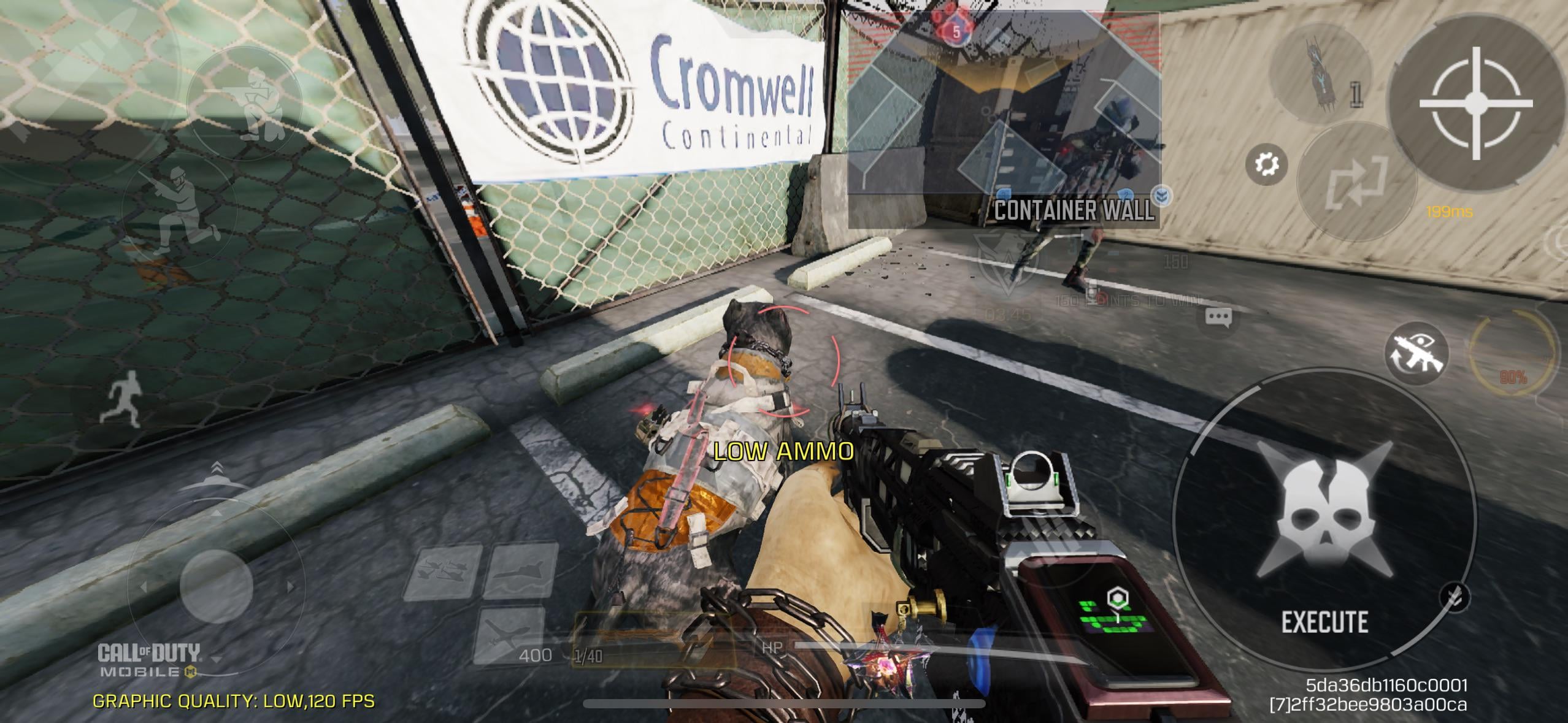Open the quick chat bubble icon

1218,316
